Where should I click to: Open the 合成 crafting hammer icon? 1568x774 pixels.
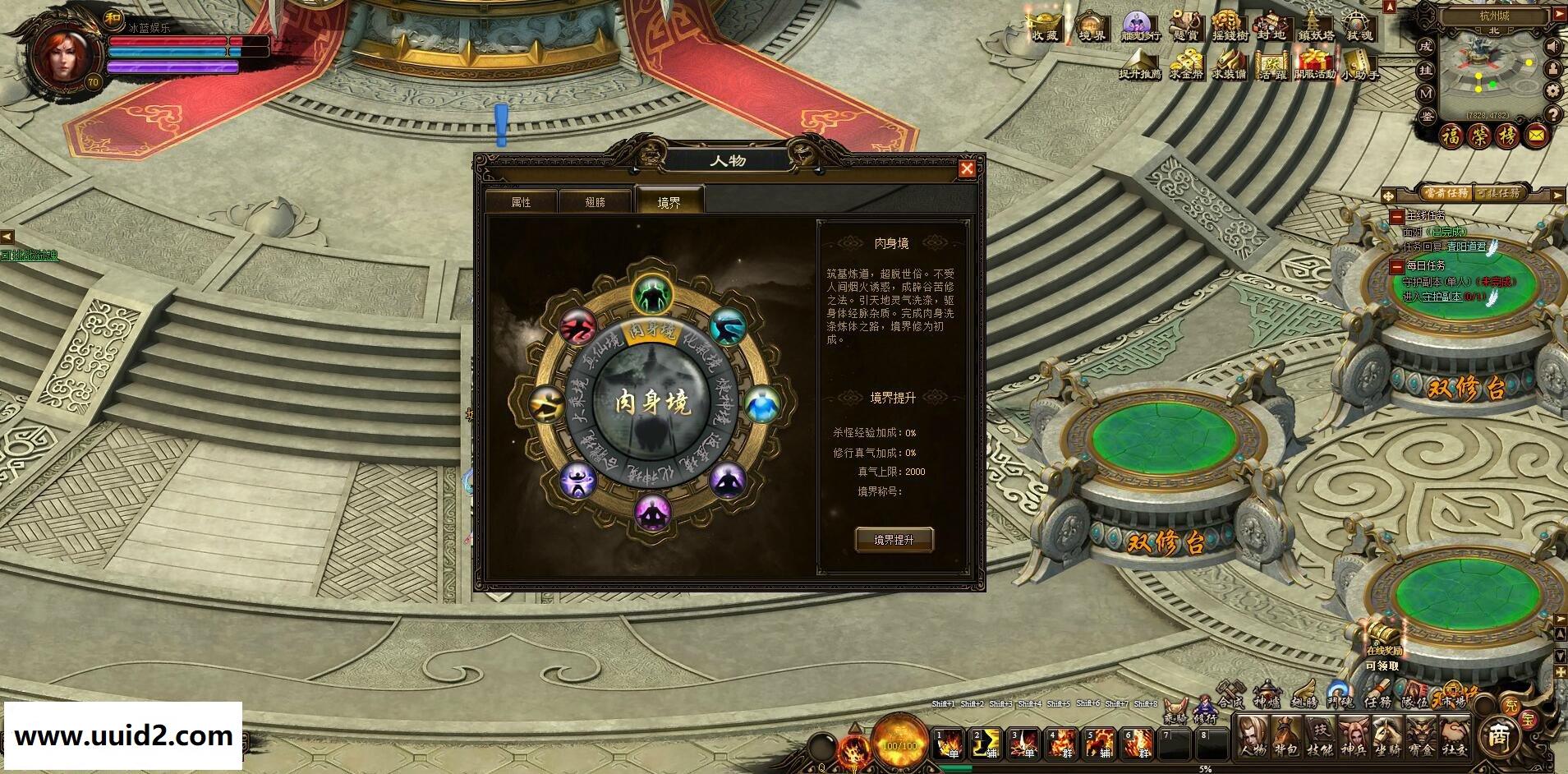coord(1231,694)
